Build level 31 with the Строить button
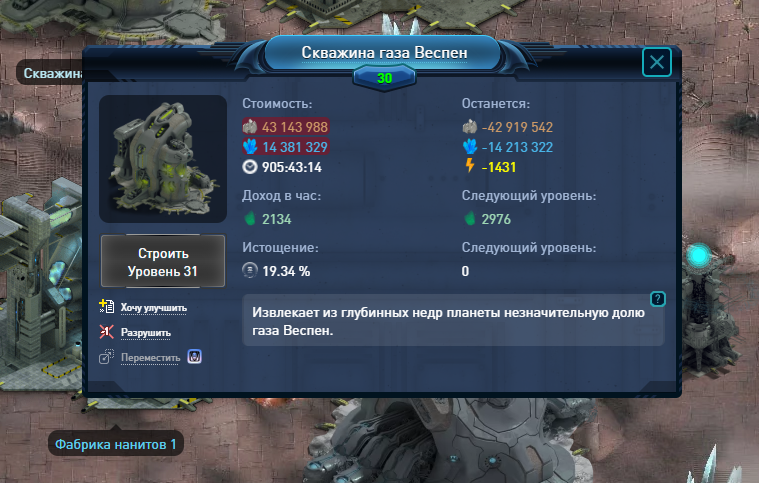This screenshot has height=483, width=759. (163, 262)
